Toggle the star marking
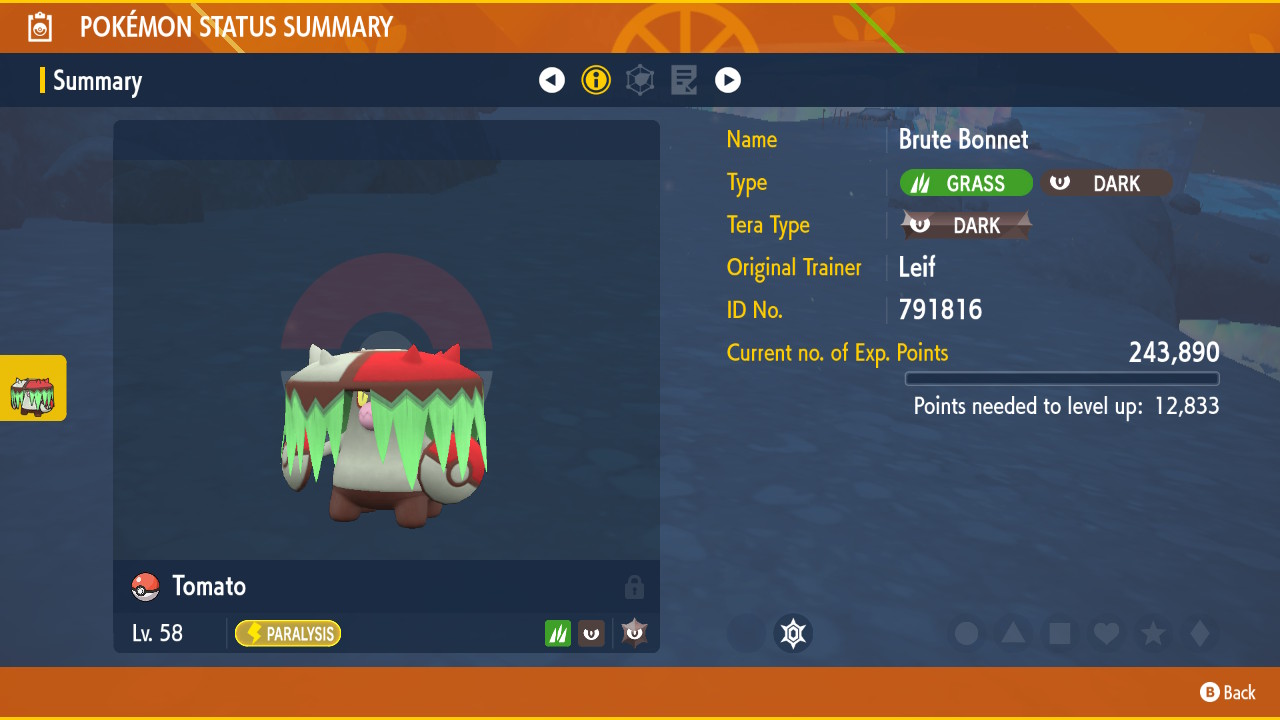This screenshot has height=720, width=1280. [x=1153, y=633]
